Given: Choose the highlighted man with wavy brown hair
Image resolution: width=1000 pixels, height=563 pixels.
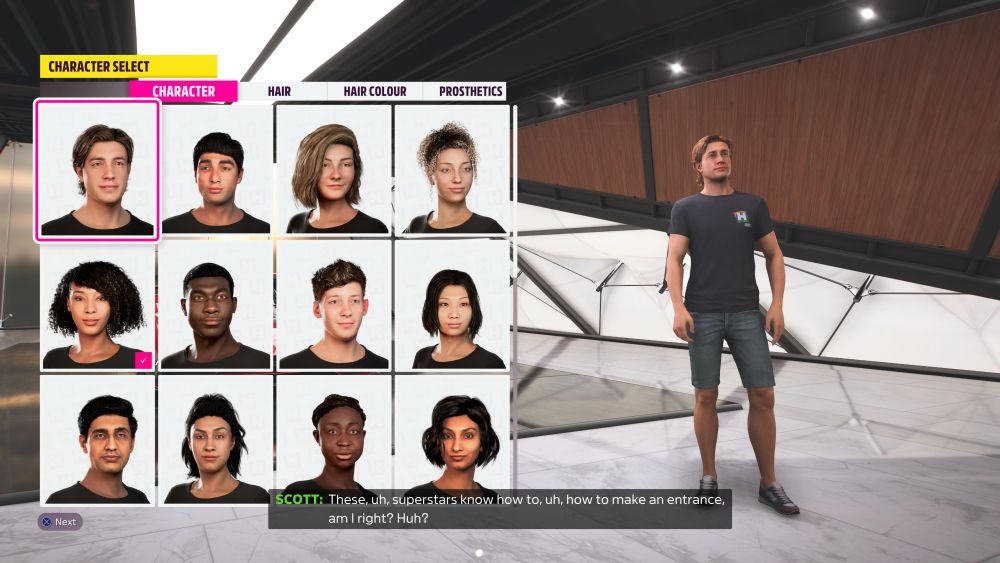Looking at the screenshot, I should (97, 170).
